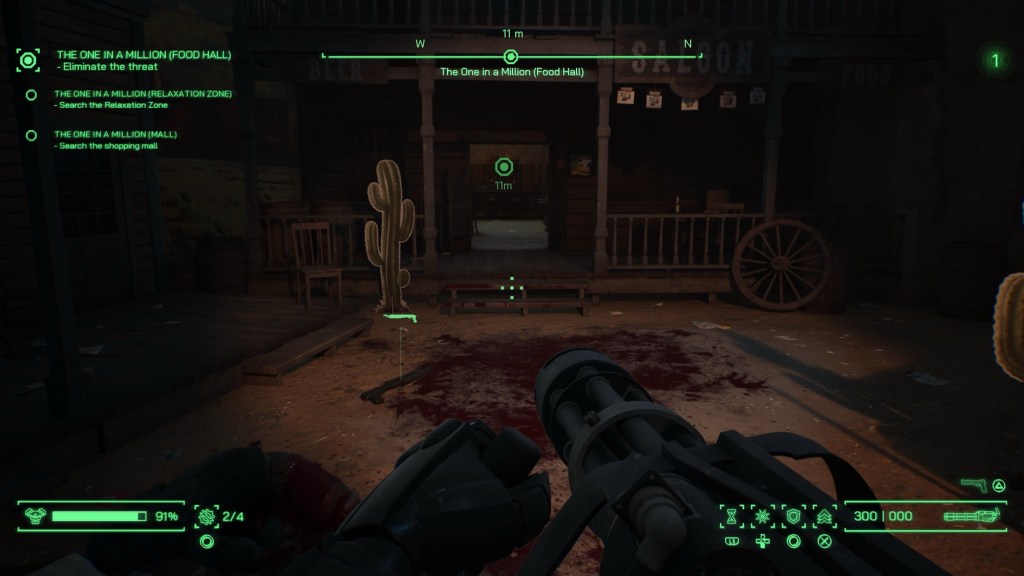Activate the triple-chevron ability

(824, 516)
